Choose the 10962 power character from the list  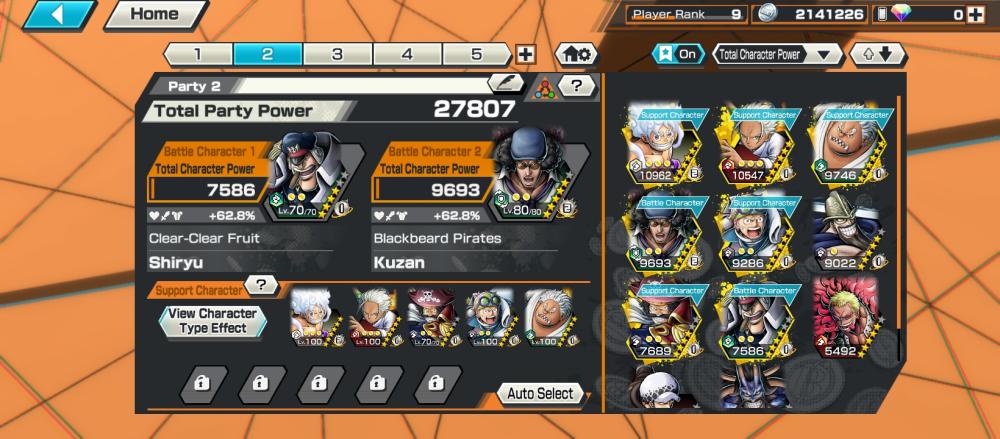pos(663,145)
